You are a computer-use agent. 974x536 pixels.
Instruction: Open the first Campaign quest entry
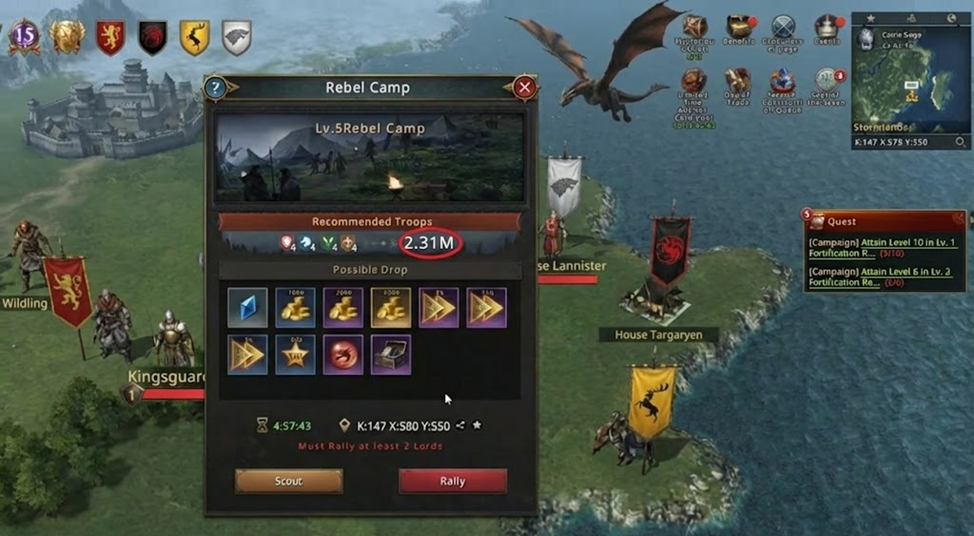tap(880, 248)
